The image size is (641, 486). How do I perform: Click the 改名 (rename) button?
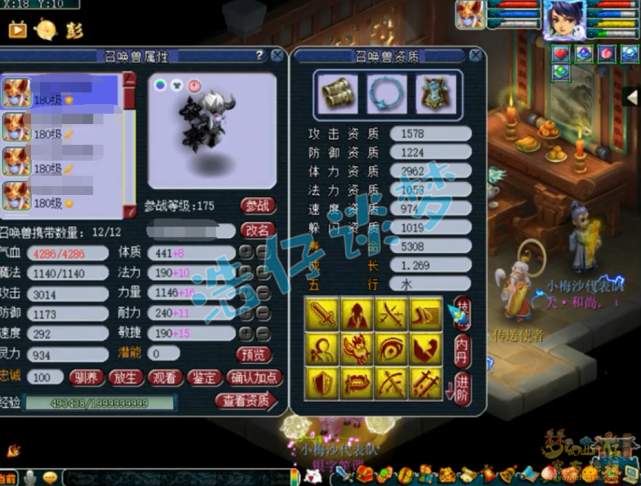pyautogui.click(x=259, y=230)
